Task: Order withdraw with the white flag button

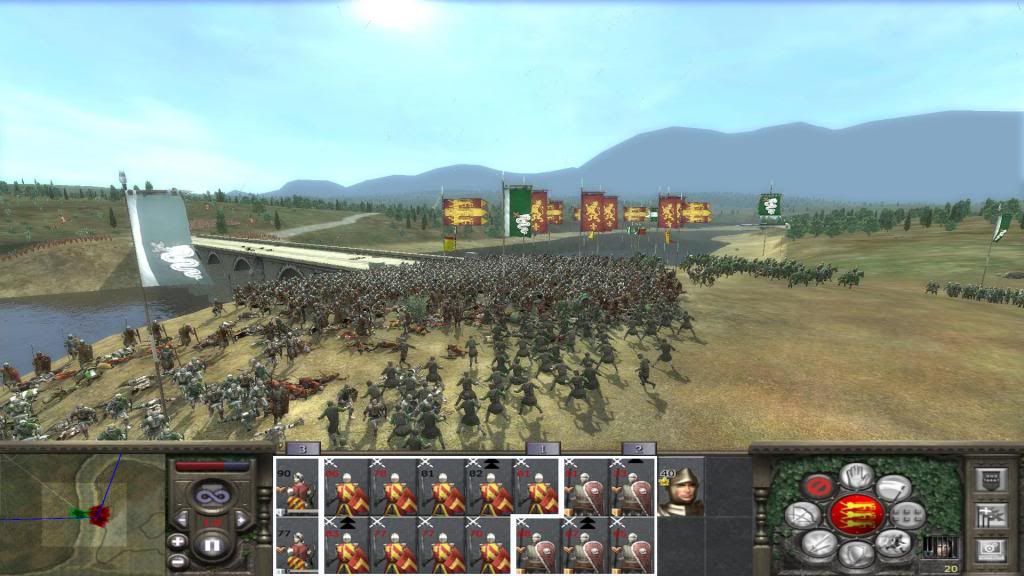Action: 892,487
